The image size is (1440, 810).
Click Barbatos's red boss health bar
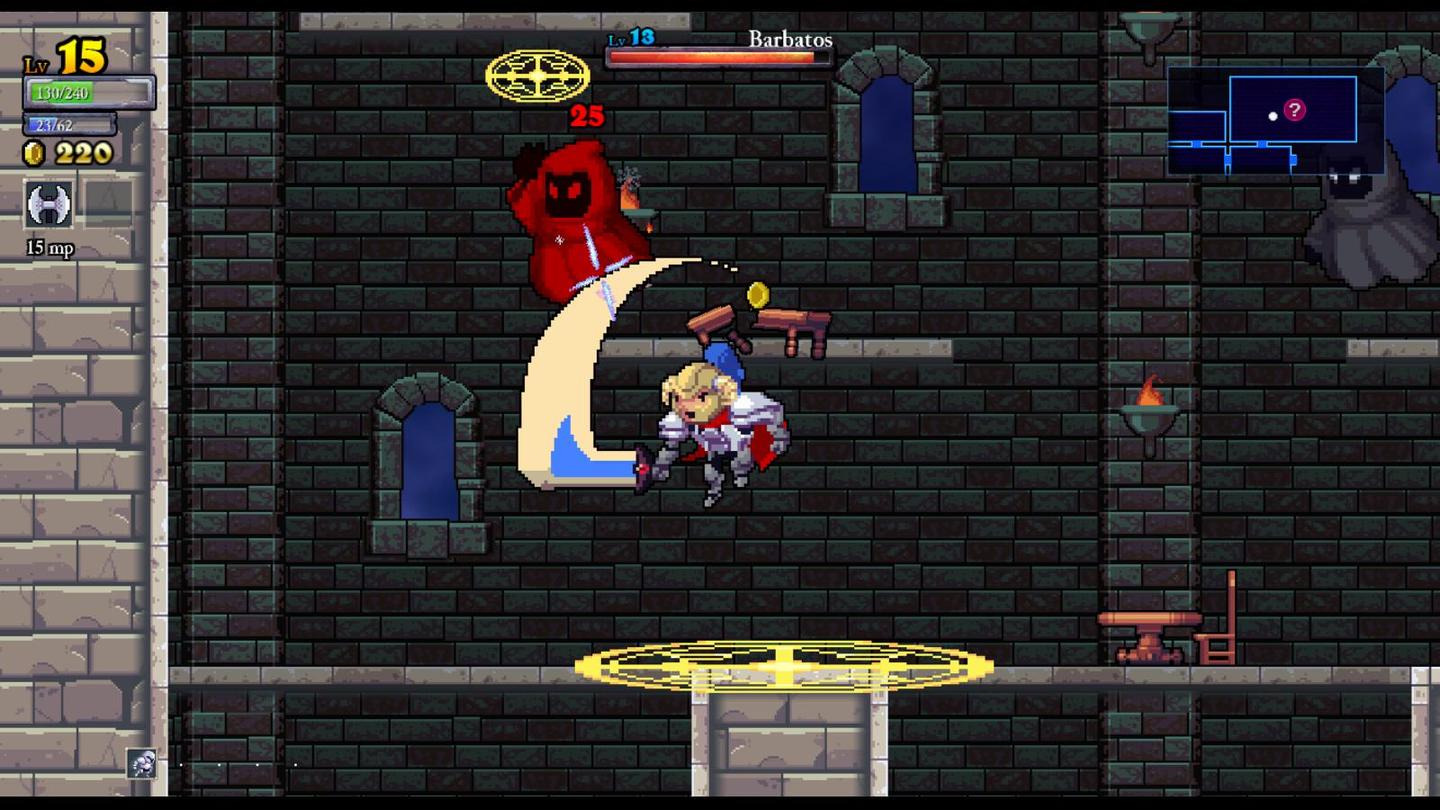[717, 57]
